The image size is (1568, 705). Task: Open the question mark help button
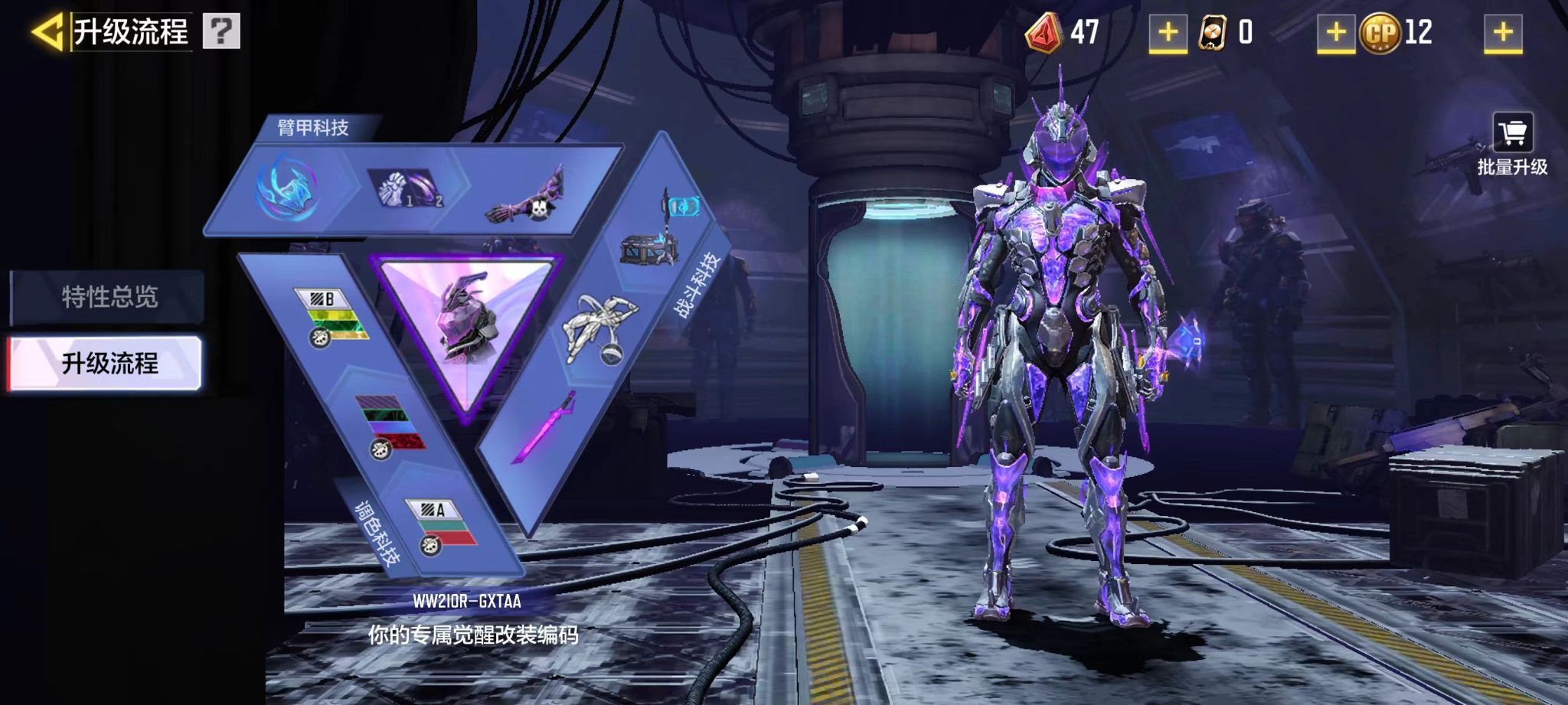click(221, 31)
